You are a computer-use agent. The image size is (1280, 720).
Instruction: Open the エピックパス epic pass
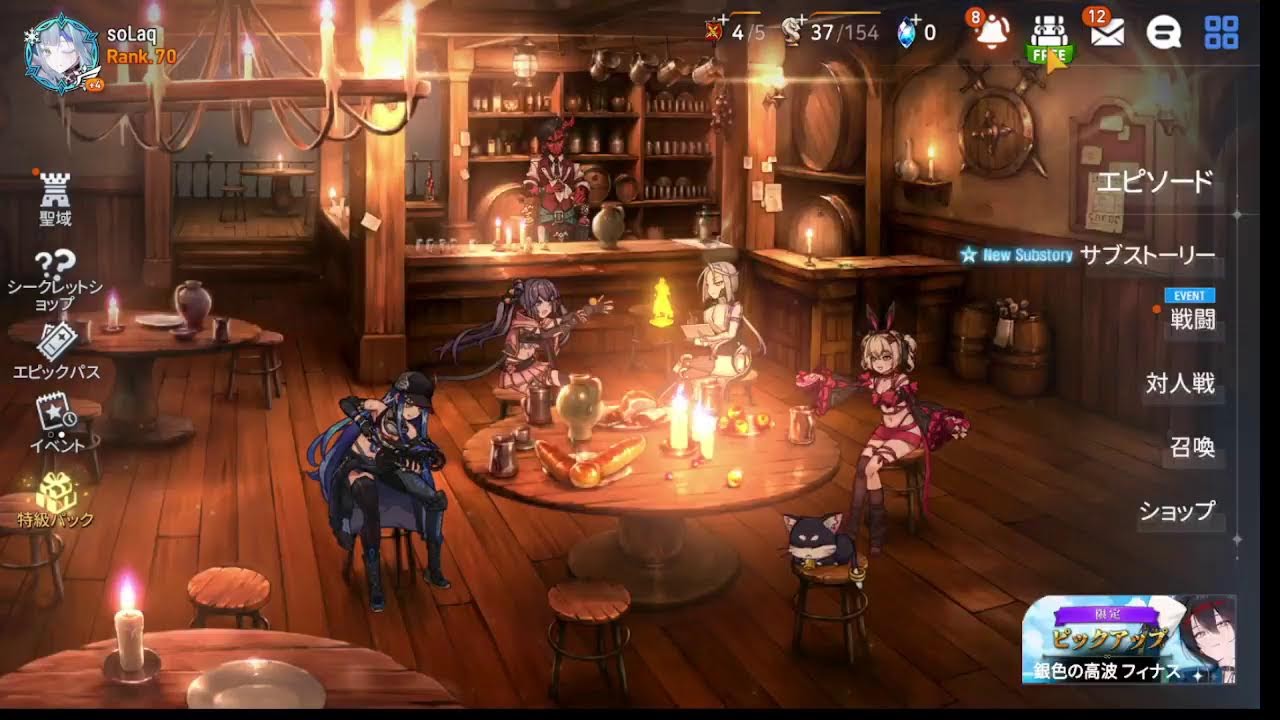point(56,353)
